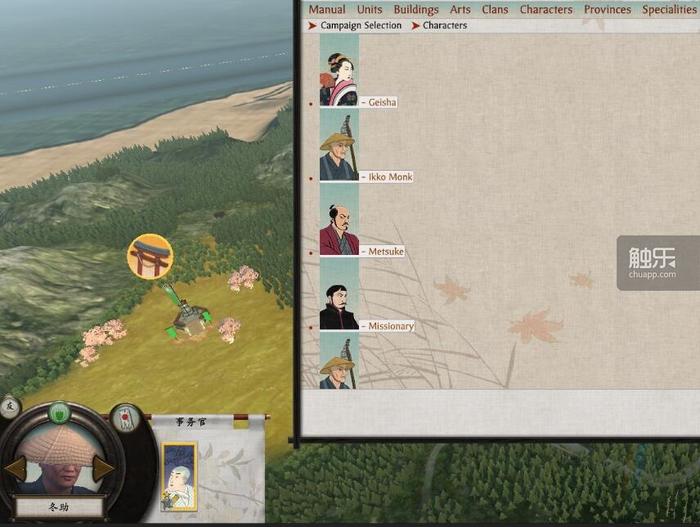Open the Characters tab

pyautogui.click(x=546, y=10)
